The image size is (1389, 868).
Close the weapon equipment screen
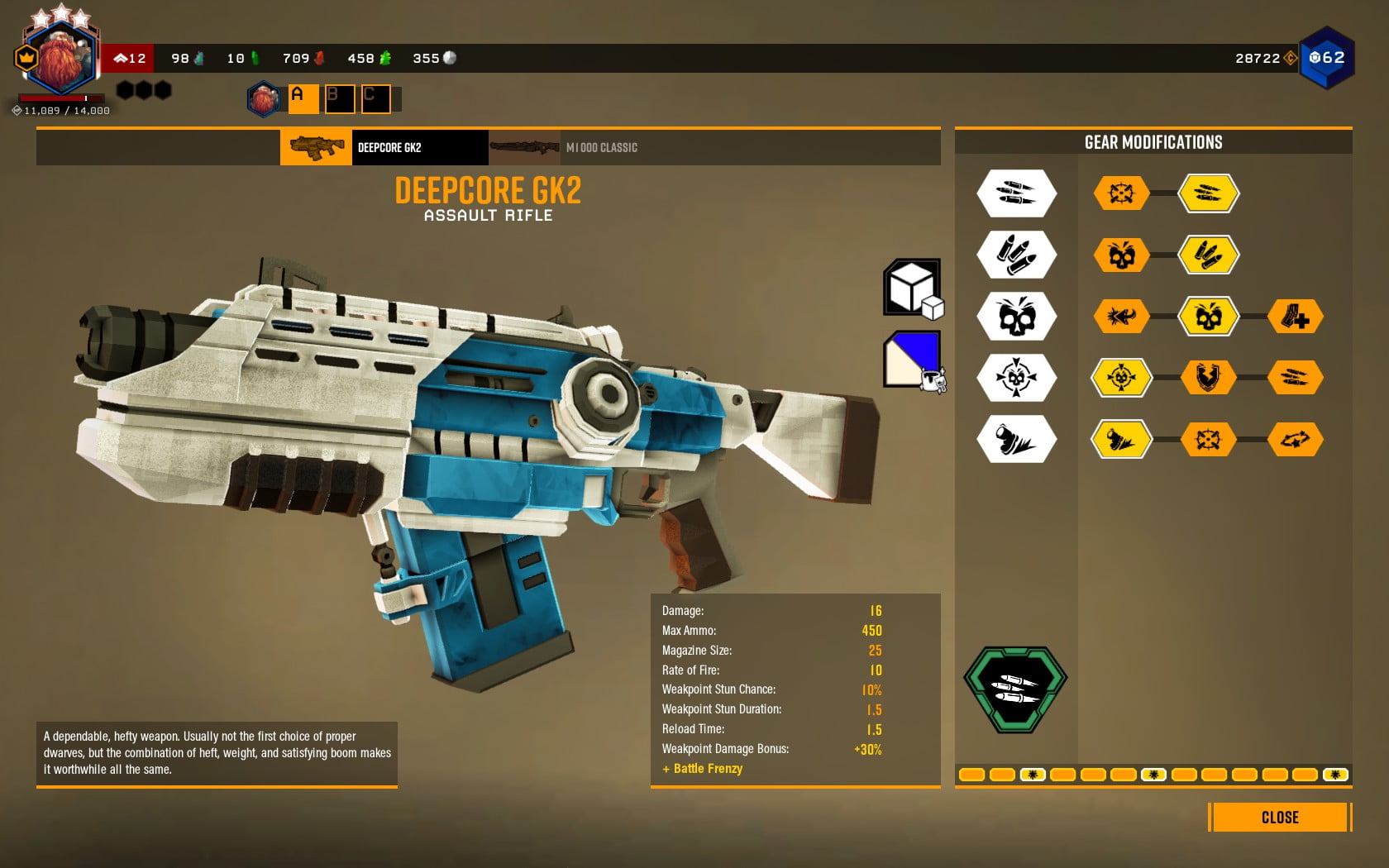[x=1279, y=818]
